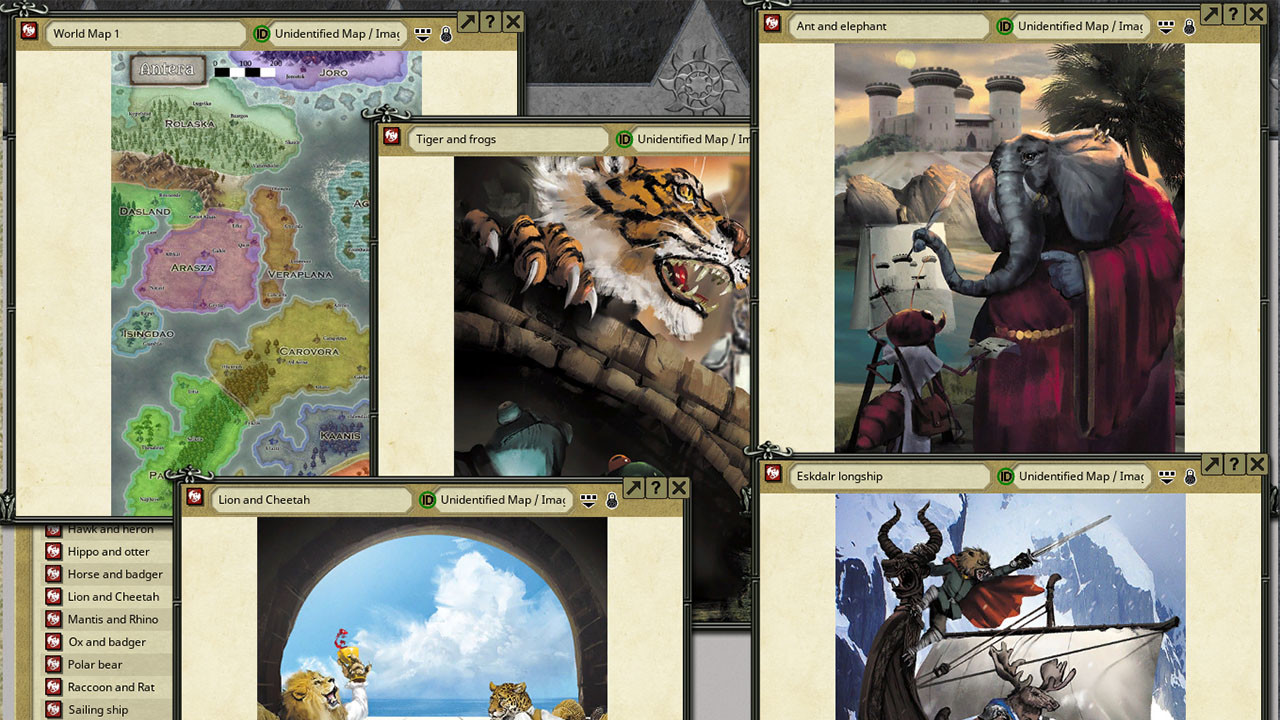The width and height of the screenshot is (1280, 720).
Task: Toggle the lock on the World Map 1 window
Action: click(446, 33)
